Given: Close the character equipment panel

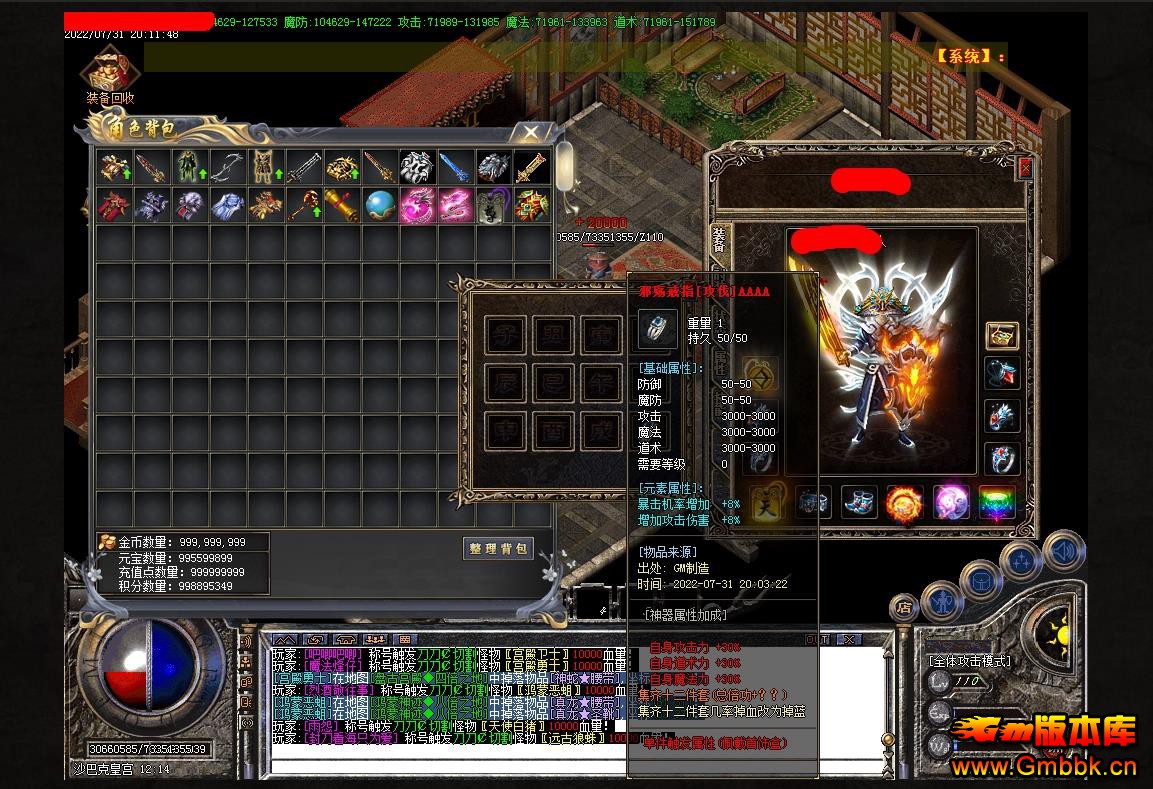Looking at the screenshot, I should pyautogui.click(x=1024, y=168).
